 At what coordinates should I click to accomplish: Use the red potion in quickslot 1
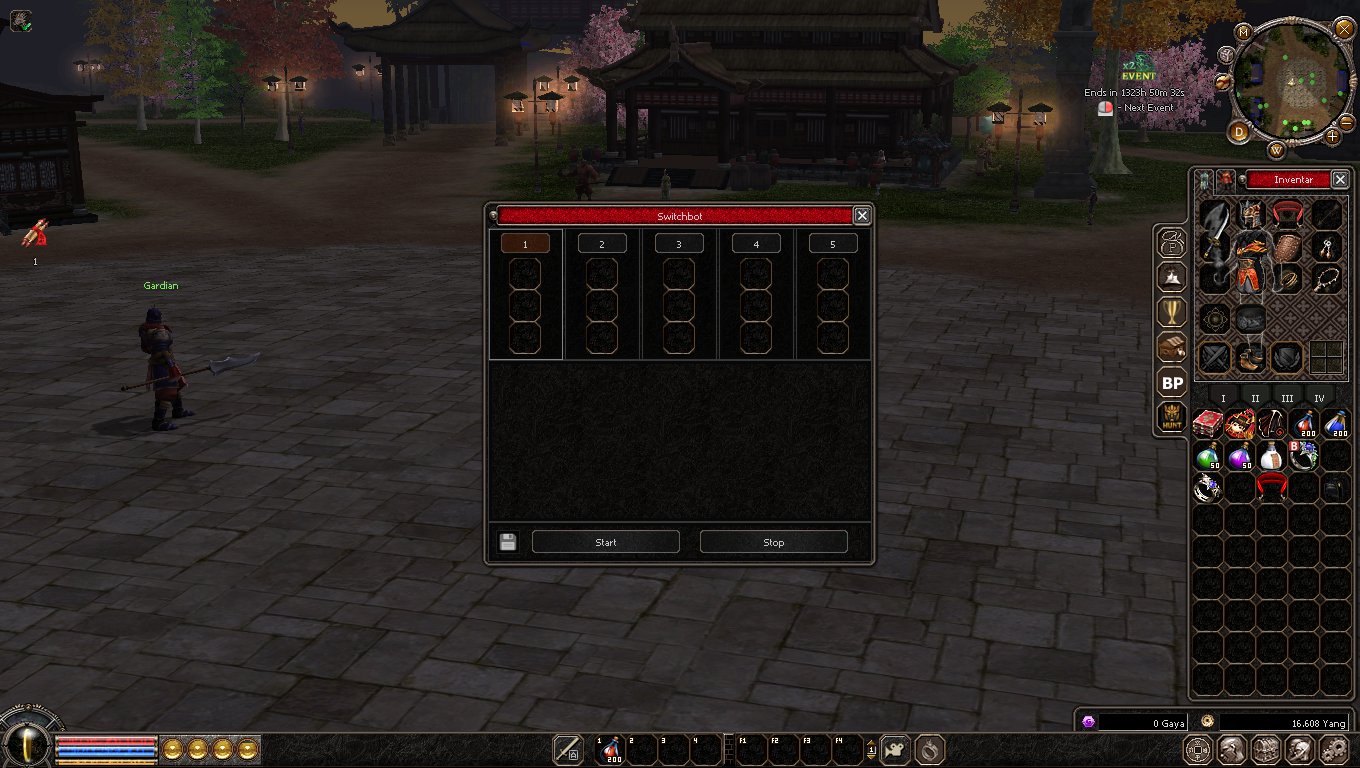click(611, 749)
